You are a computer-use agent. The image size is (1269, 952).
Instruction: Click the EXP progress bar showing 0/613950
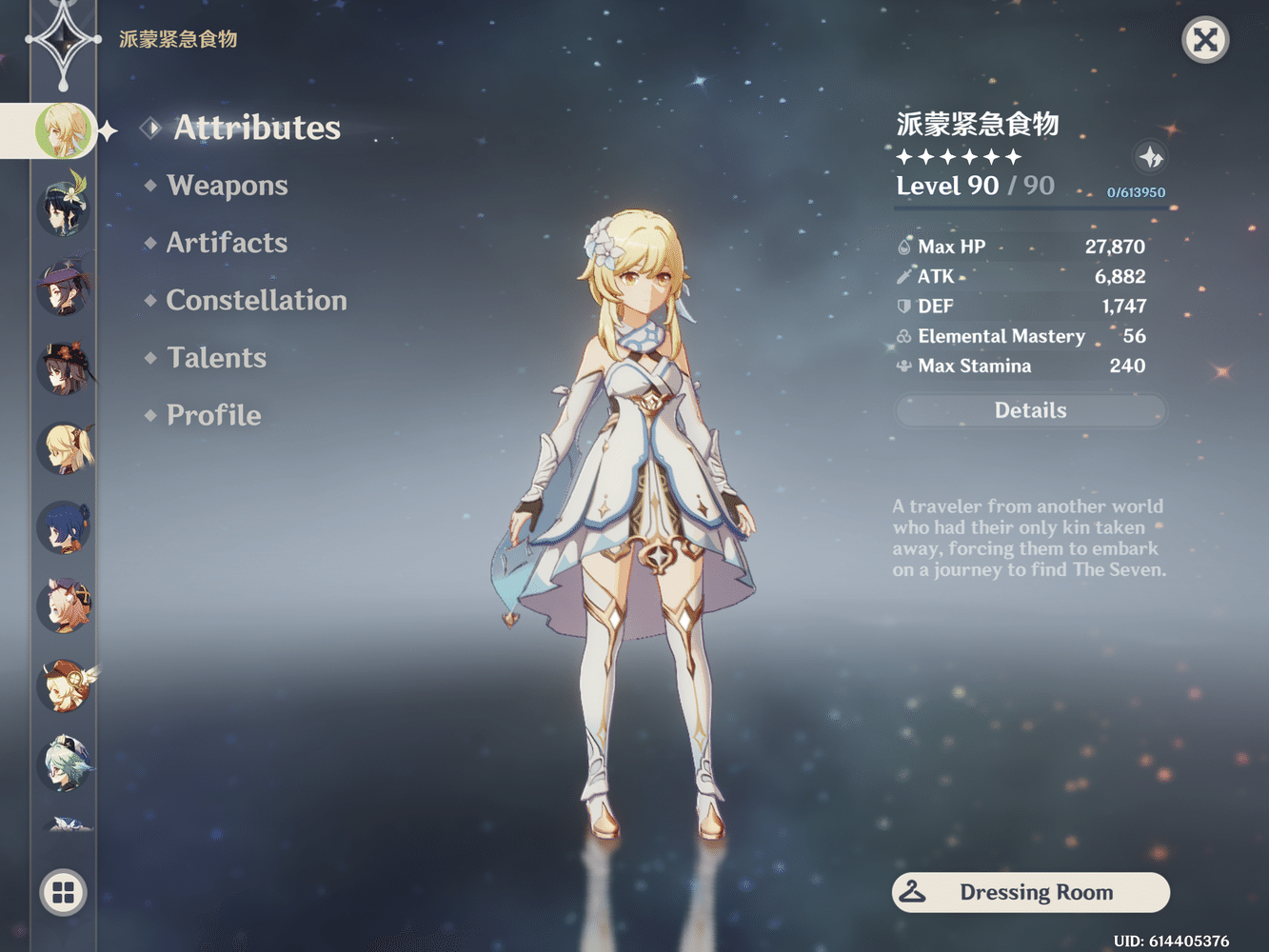pyautogui.click(x=1135, y=191)
